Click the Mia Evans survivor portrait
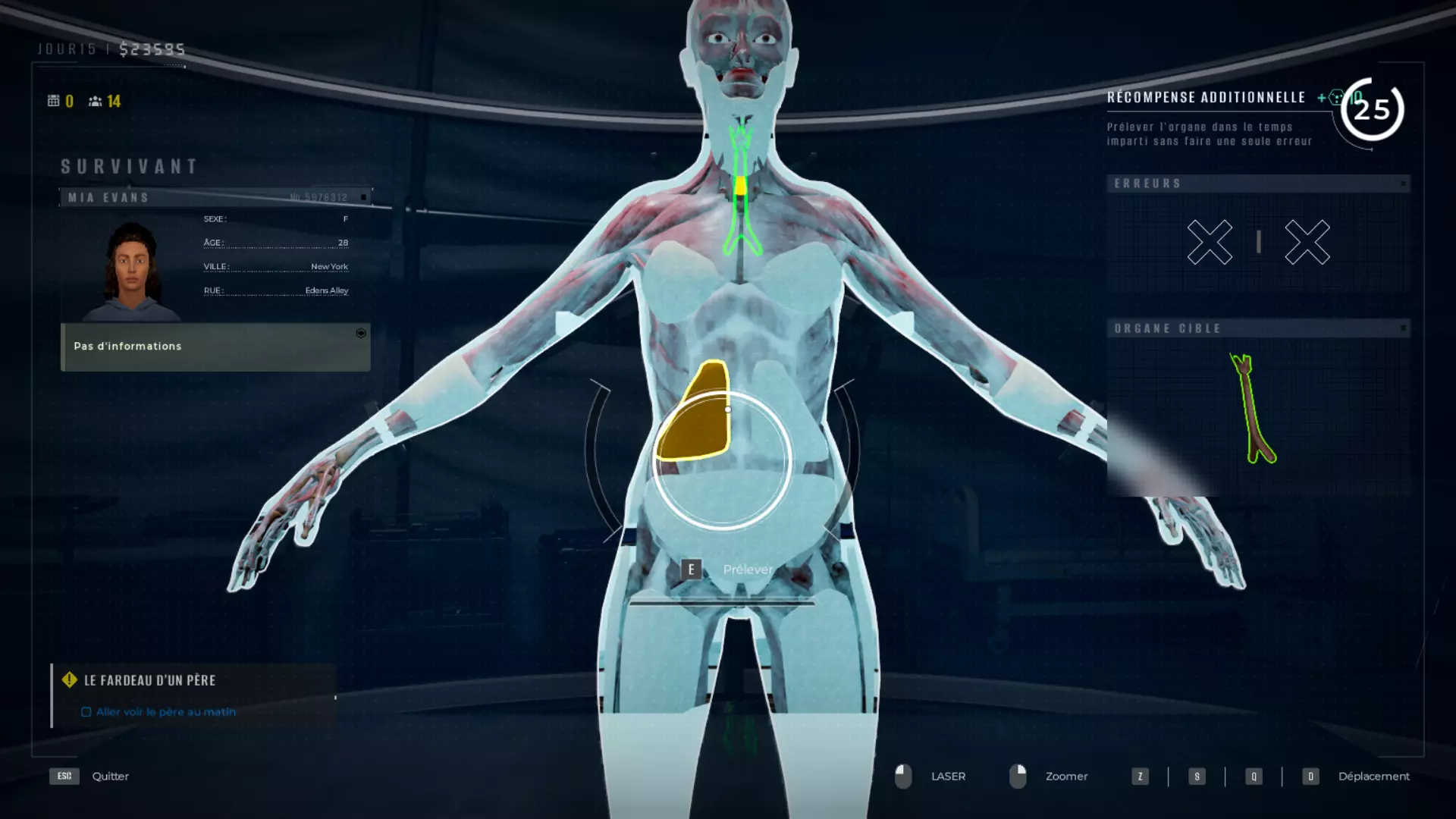Screen dimensions: 1456x819 click(x=131, y=271)
